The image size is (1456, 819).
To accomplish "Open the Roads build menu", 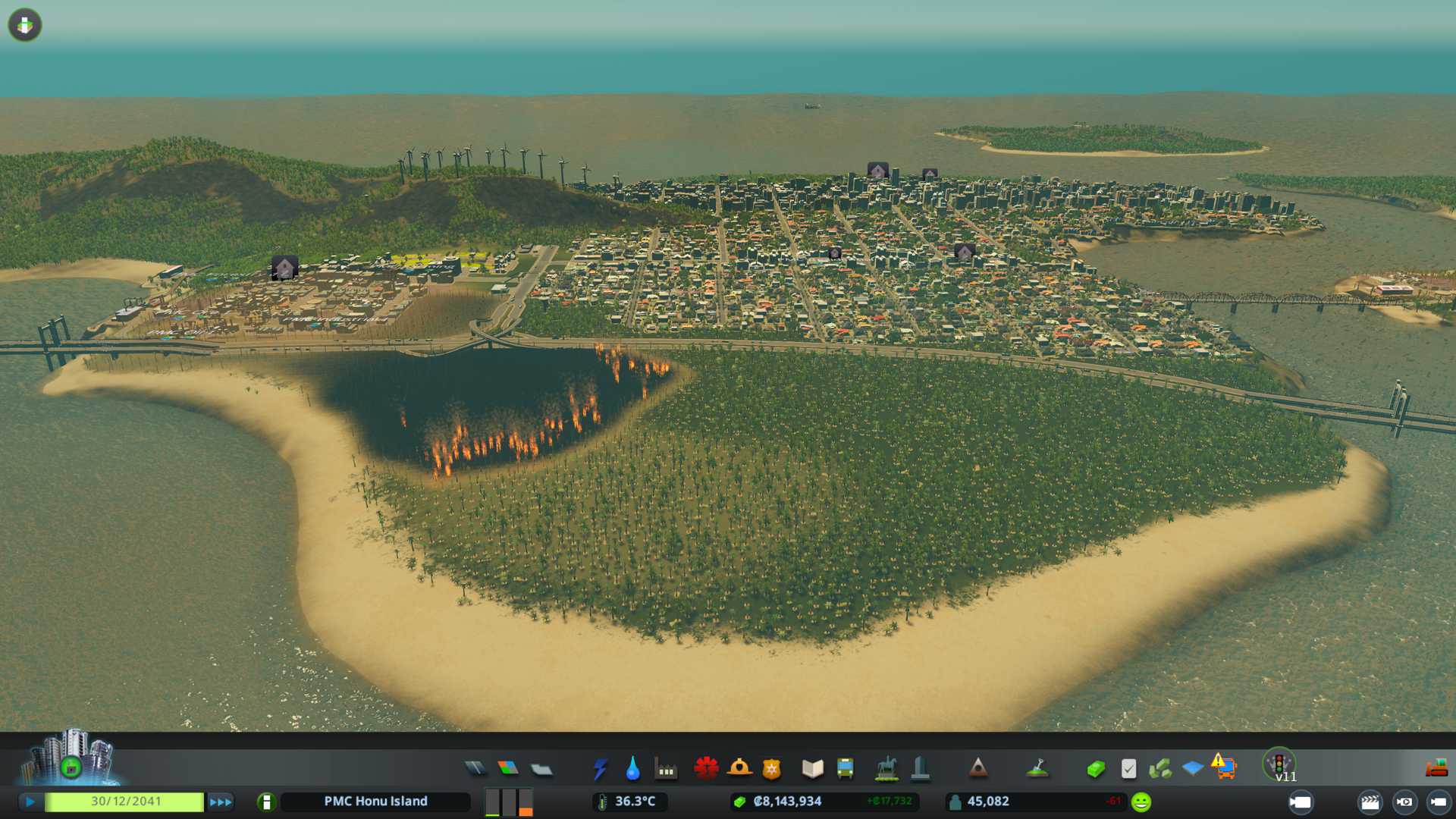I will click(475, 769).
